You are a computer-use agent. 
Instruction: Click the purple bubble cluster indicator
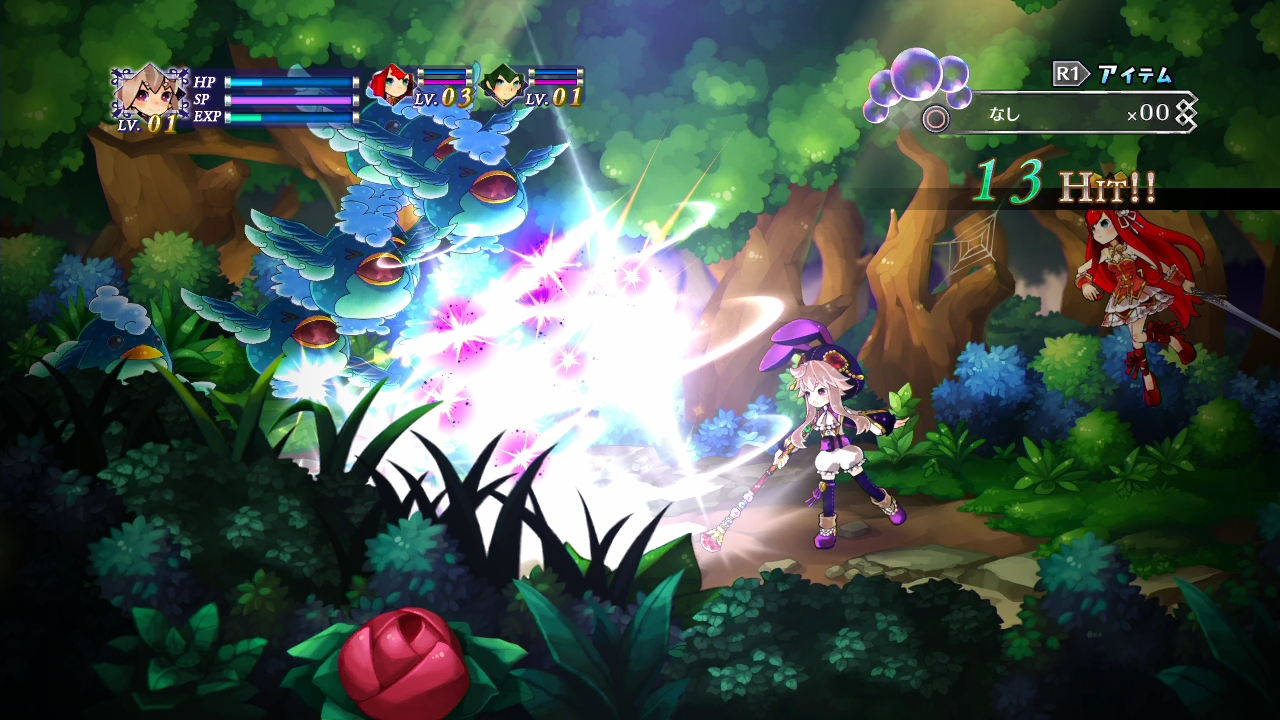pyautogui.click(x=915, y=80)
